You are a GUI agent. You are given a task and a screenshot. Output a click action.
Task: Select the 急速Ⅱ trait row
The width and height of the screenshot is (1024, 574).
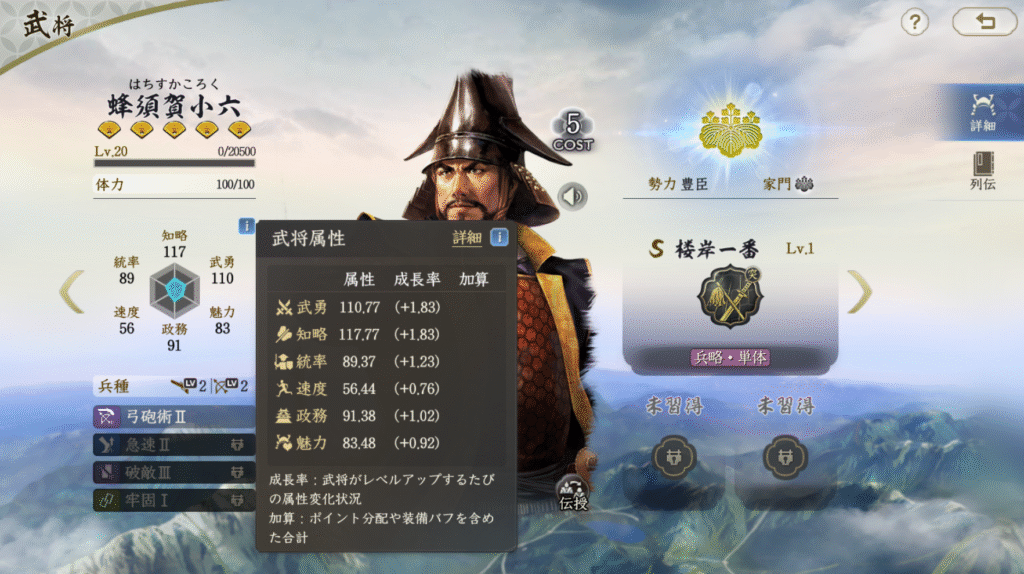coord(172,444)
